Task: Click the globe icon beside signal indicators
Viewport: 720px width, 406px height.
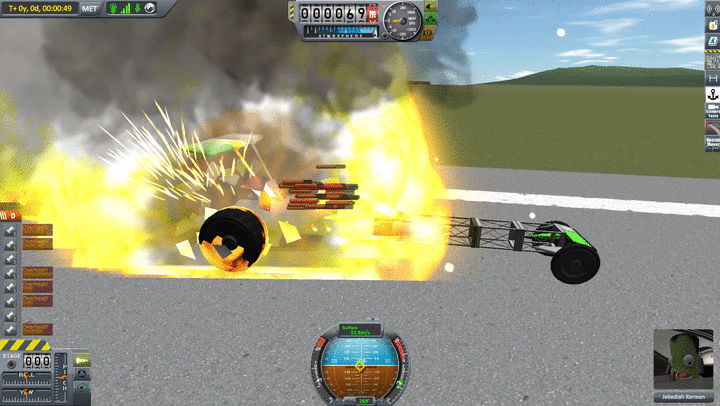Action: (149, 8)
